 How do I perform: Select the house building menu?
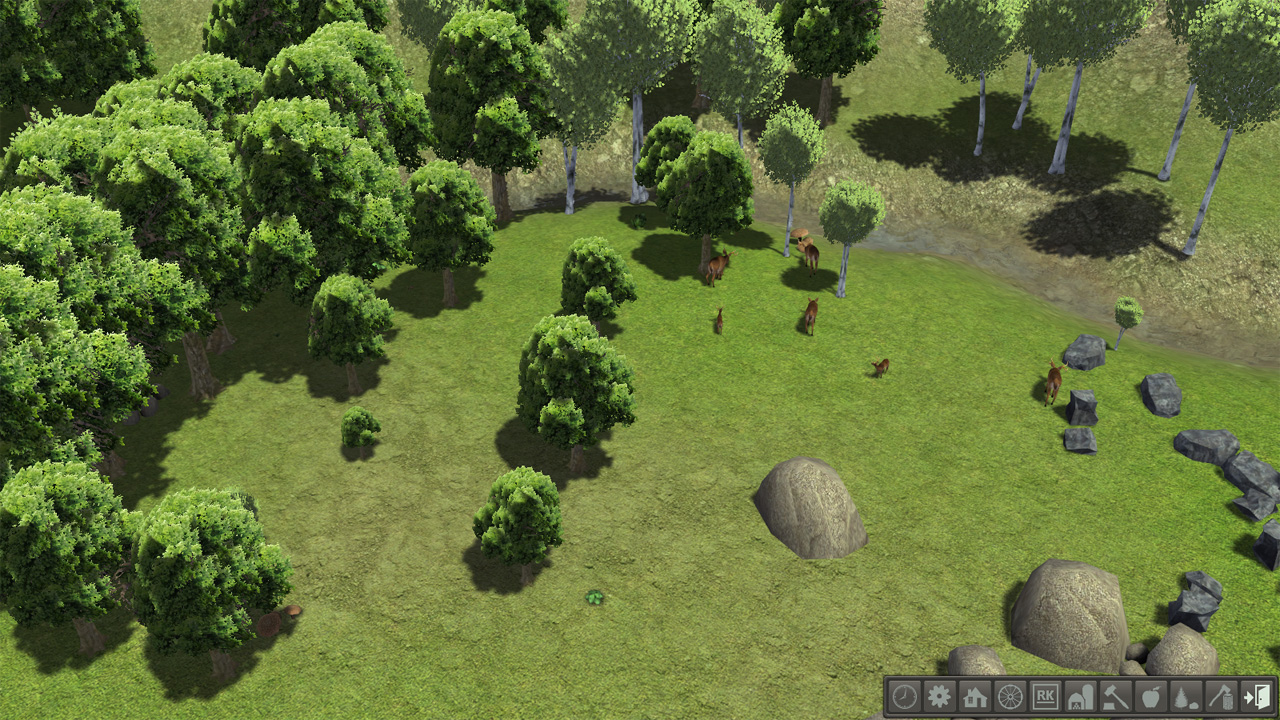click(974, 696)
